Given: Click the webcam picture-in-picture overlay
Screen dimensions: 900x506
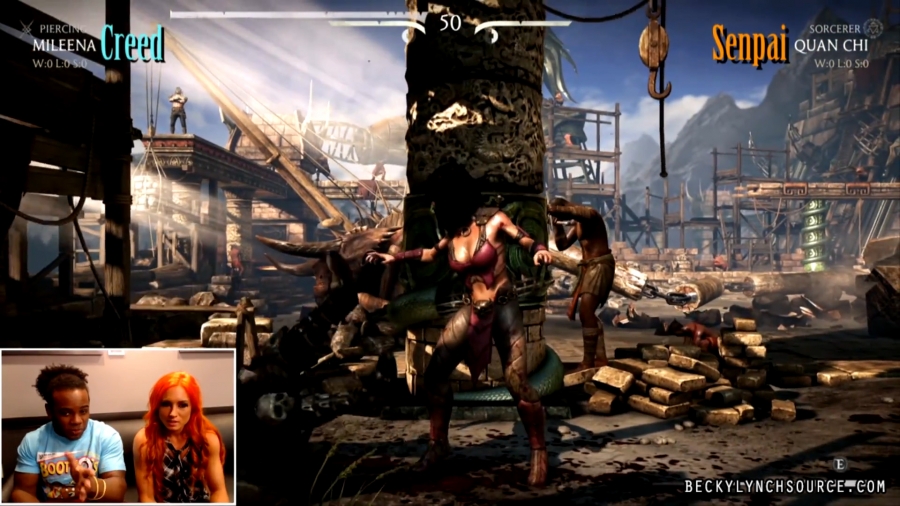Looking at the screenshot, I should click(118, 426).
